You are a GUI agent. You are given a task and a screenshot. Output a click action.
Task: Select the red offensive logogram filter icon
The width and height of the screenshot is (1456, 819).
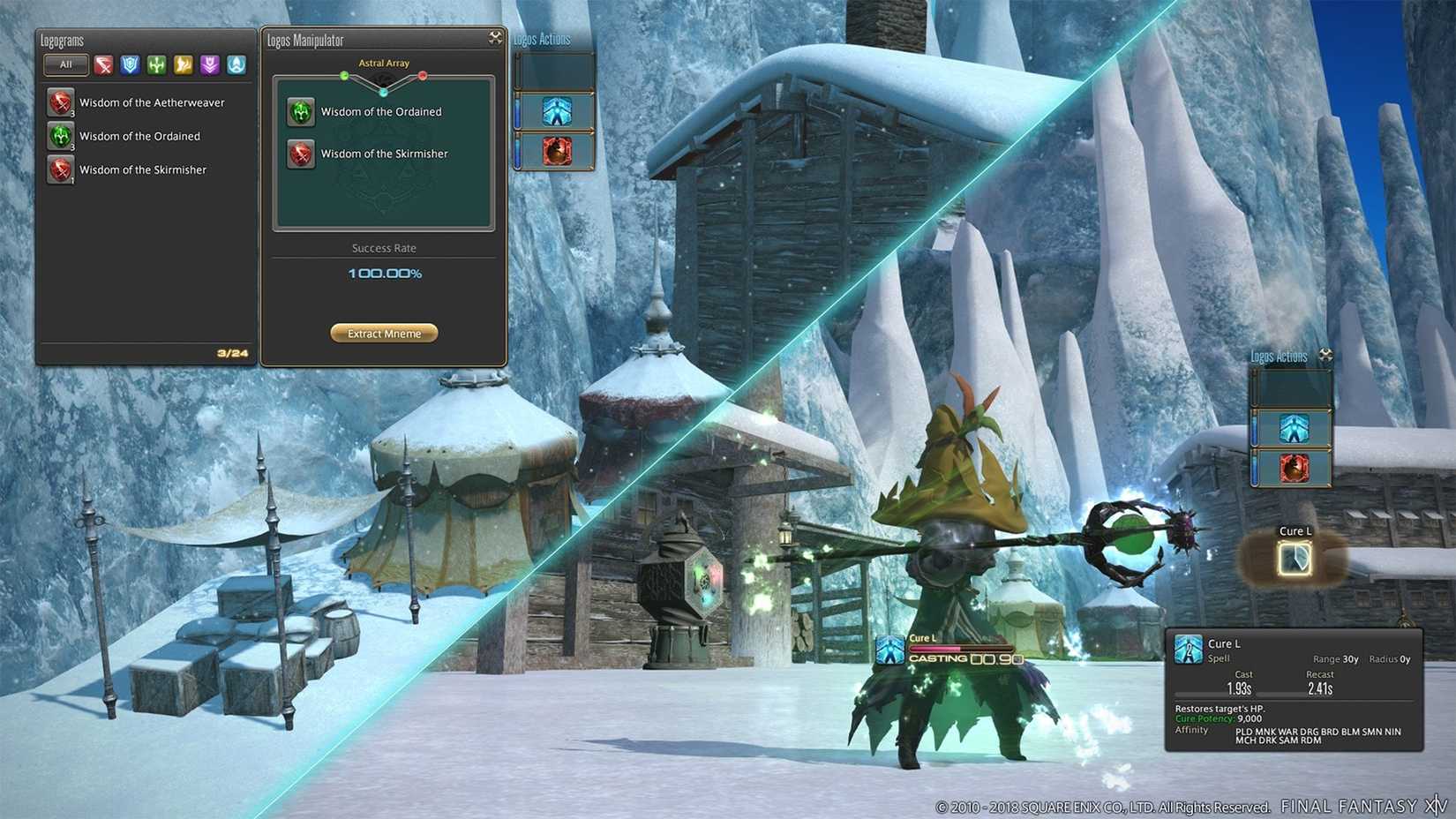[102, 64]
